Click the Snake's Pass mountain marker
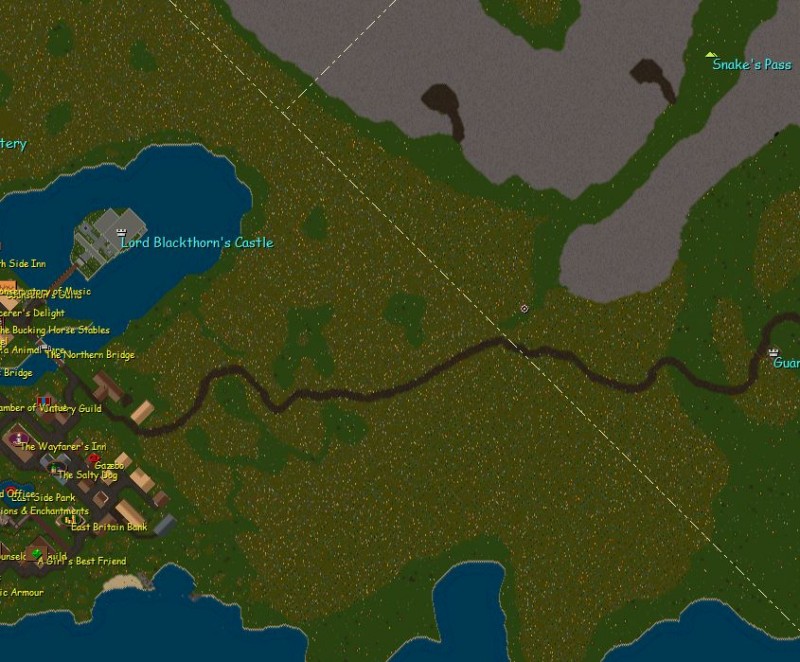This screenshot has width=800, height=662. point(711,54)
